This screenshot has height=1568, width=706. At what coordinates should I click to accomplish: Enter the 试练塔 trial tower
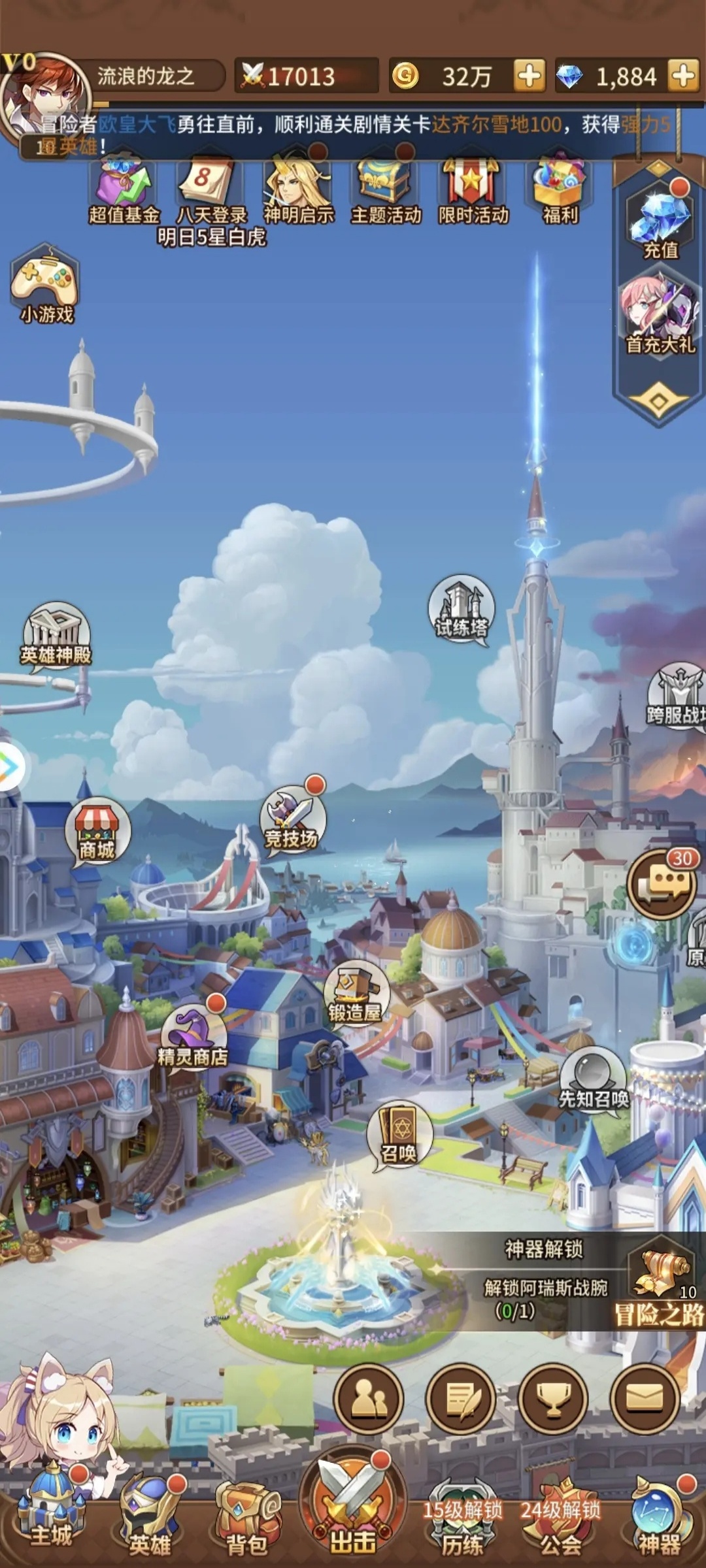(x=462, y=609)
